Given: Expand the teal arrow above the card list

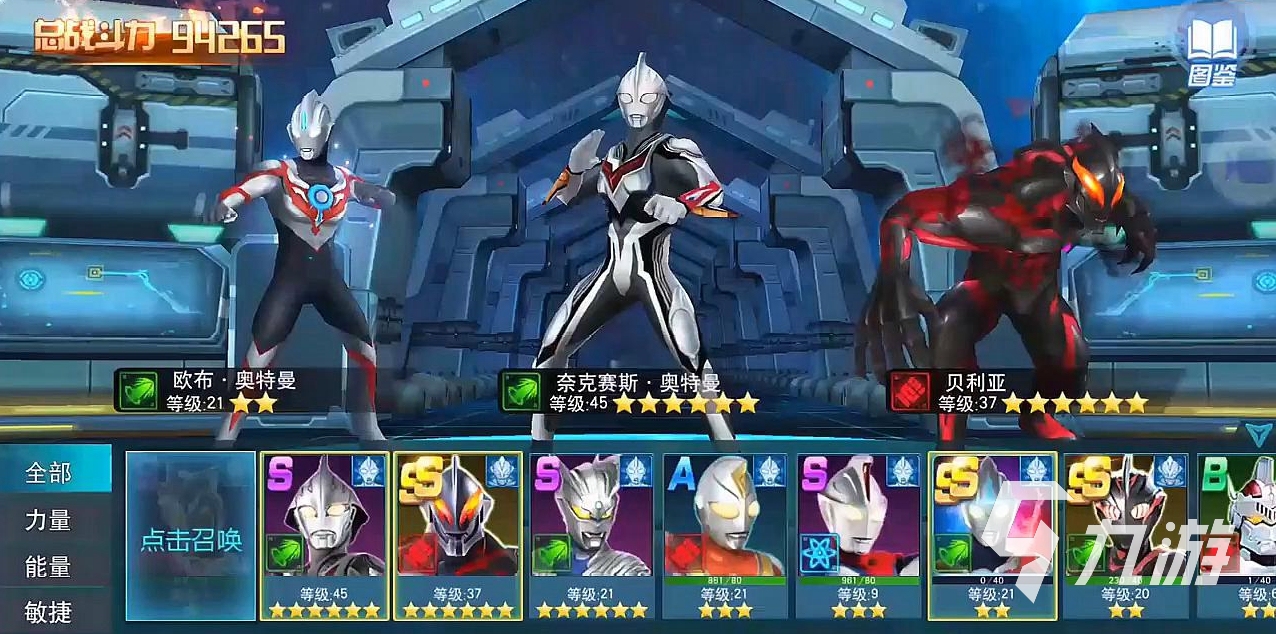Looking at the screenshot, I should click(1257, 432).
